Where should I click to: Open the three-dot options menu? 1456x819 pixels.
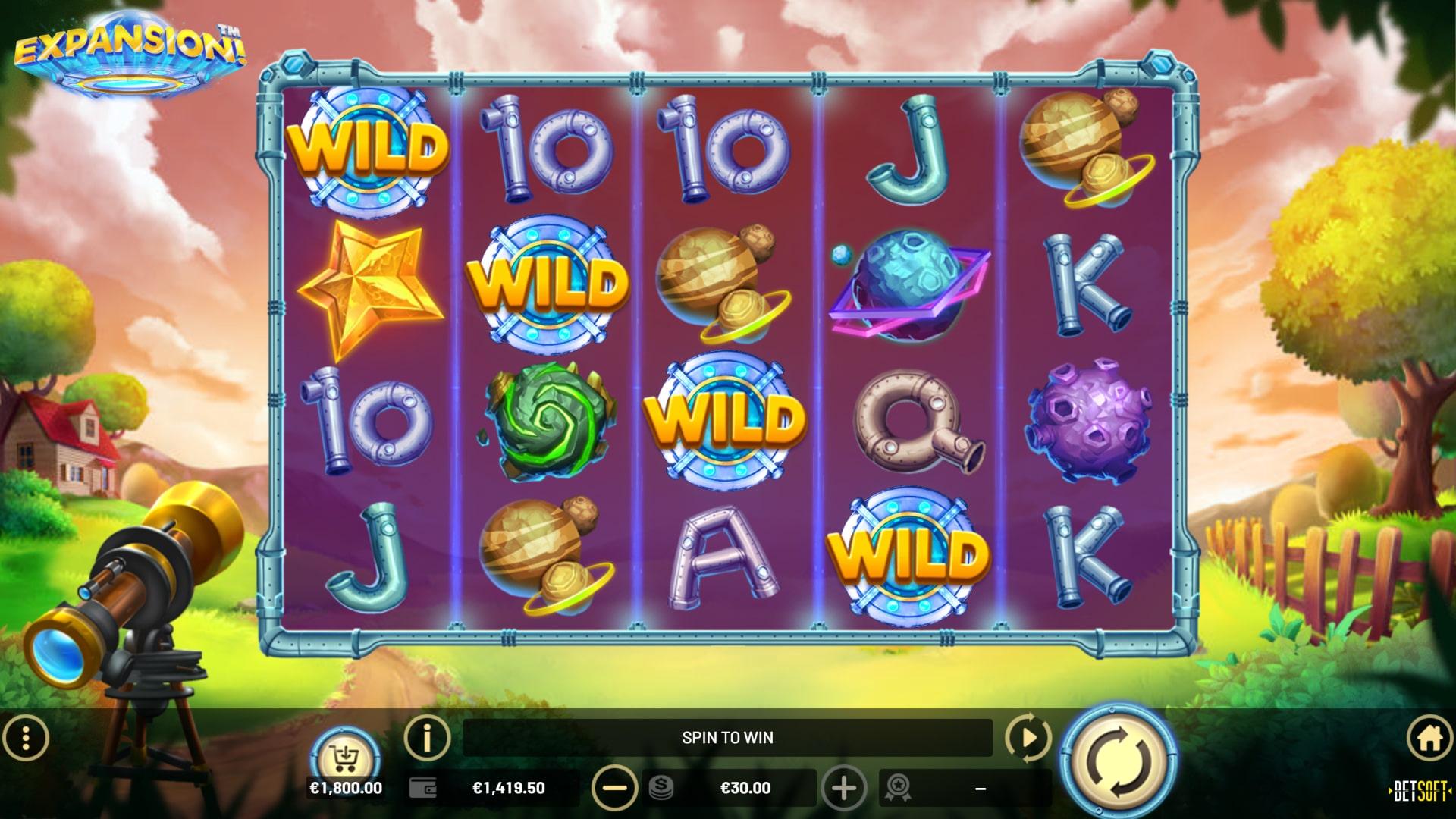[x=26, y=738]
